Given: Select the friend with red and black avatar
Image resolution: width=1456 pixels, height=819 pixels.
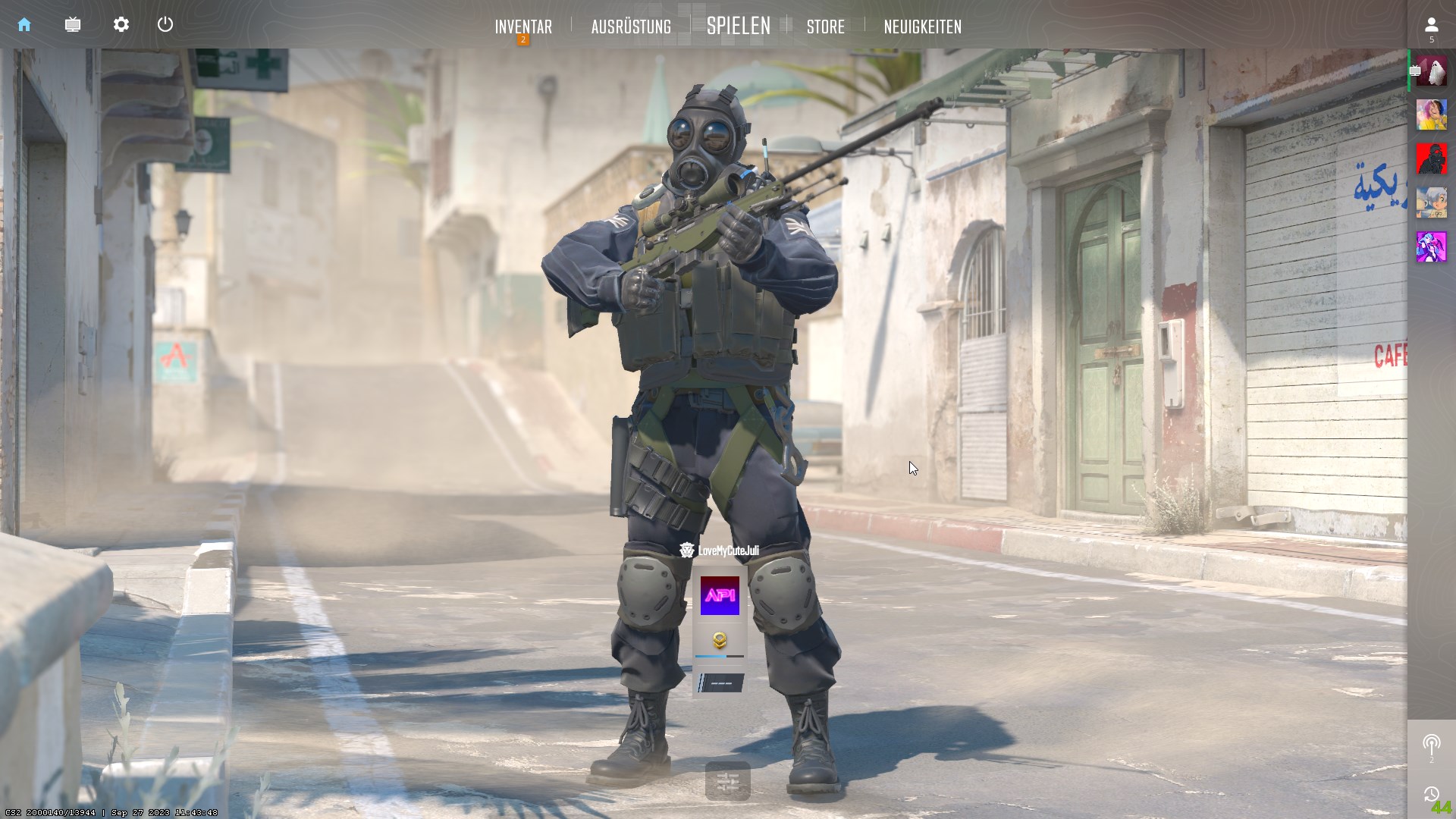Looking at the screenshot, I should tap(1431, 158).
